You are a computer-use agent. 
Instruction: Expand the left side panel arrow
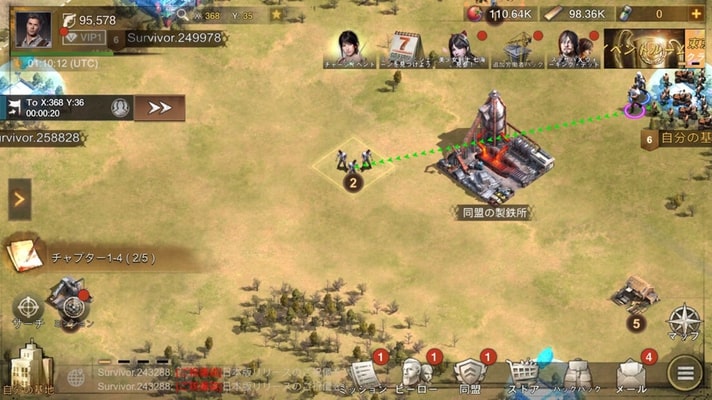pyautogui.click(x=19, y=199)
